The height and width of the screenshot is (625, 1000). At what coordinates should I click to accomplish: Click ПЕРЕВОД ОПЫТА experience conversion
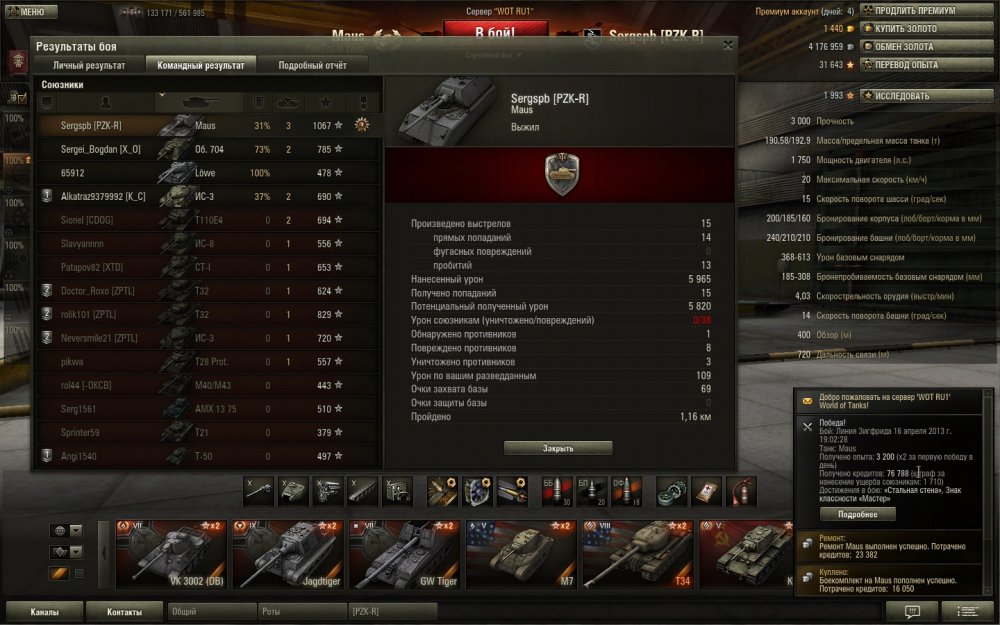915,65
